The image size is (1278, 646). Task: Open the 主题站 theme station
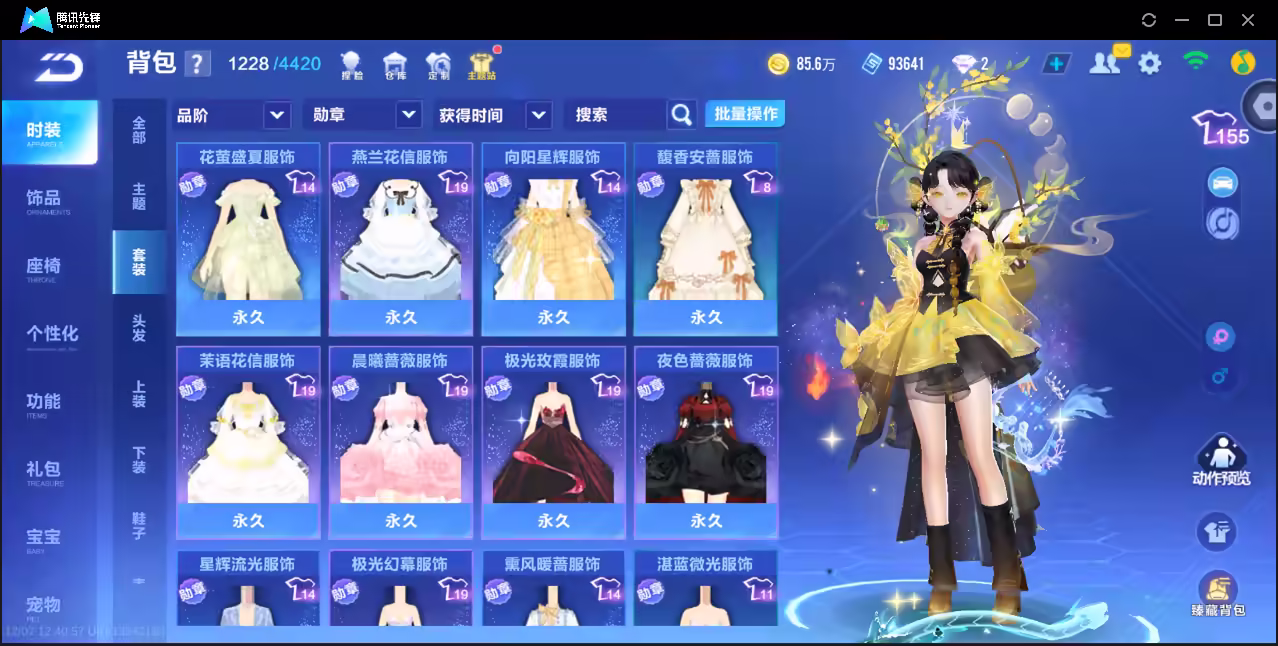[x=481, y=65]
